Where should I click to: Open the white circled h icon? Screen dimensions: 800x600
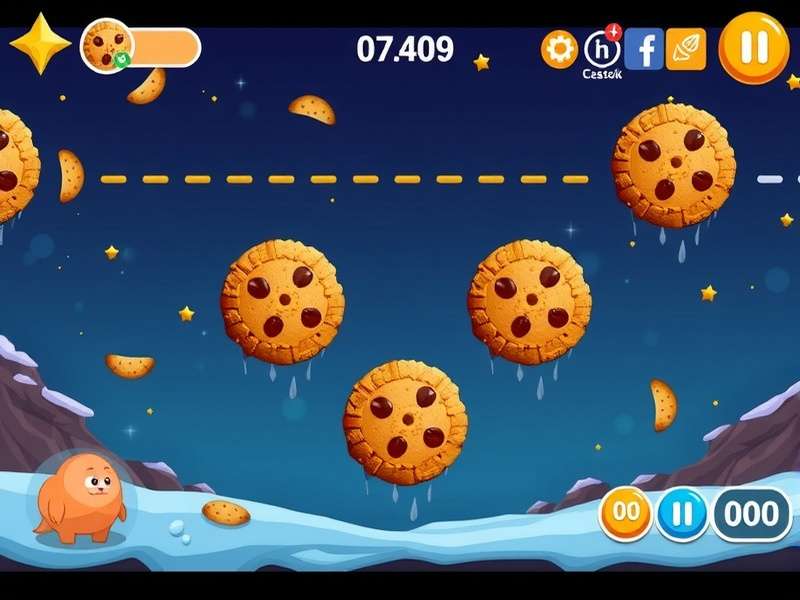[601, 48]
